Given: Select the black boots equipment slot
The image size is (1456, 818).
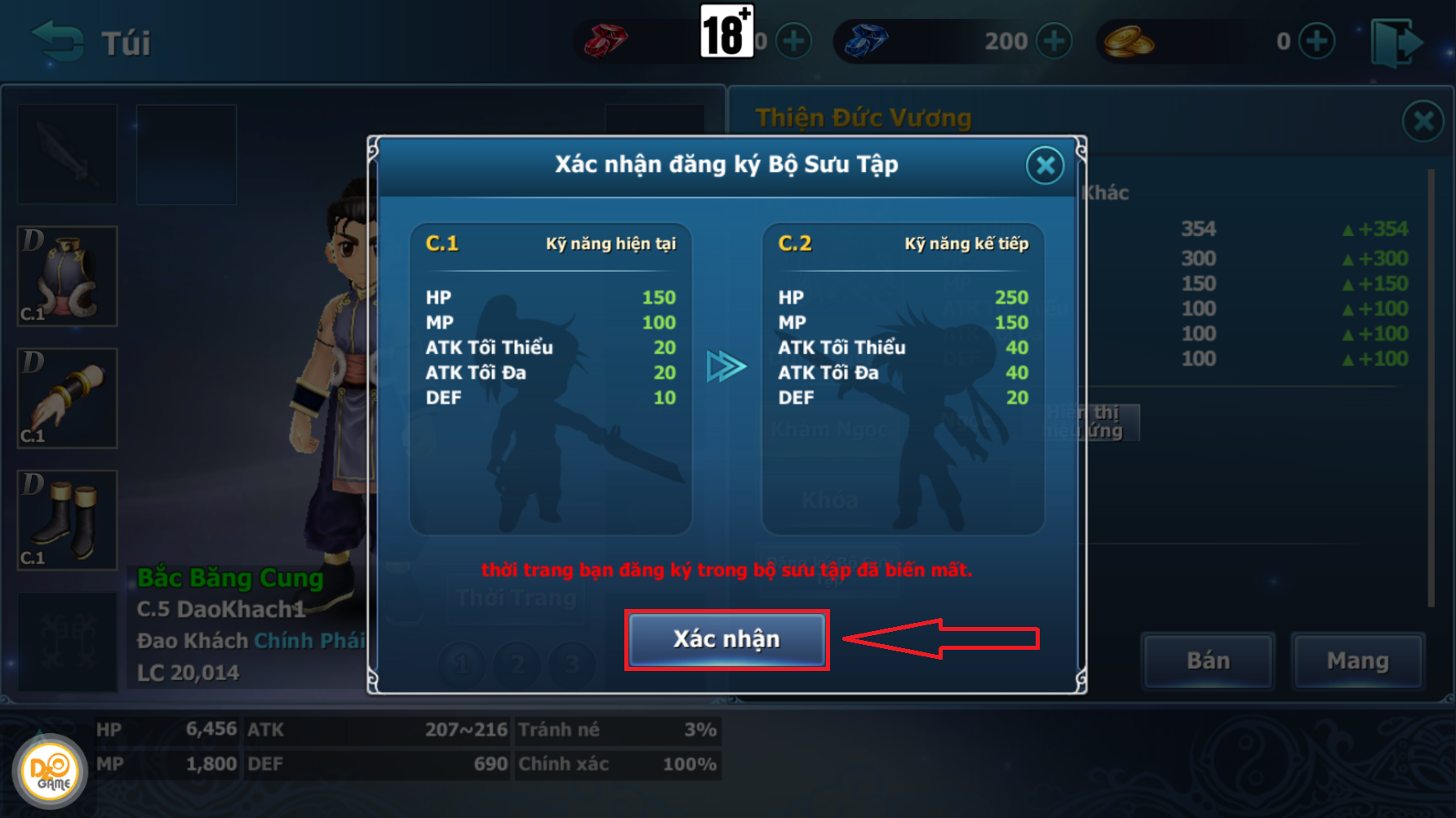Looking at the screenshot, I should point(68,520).
